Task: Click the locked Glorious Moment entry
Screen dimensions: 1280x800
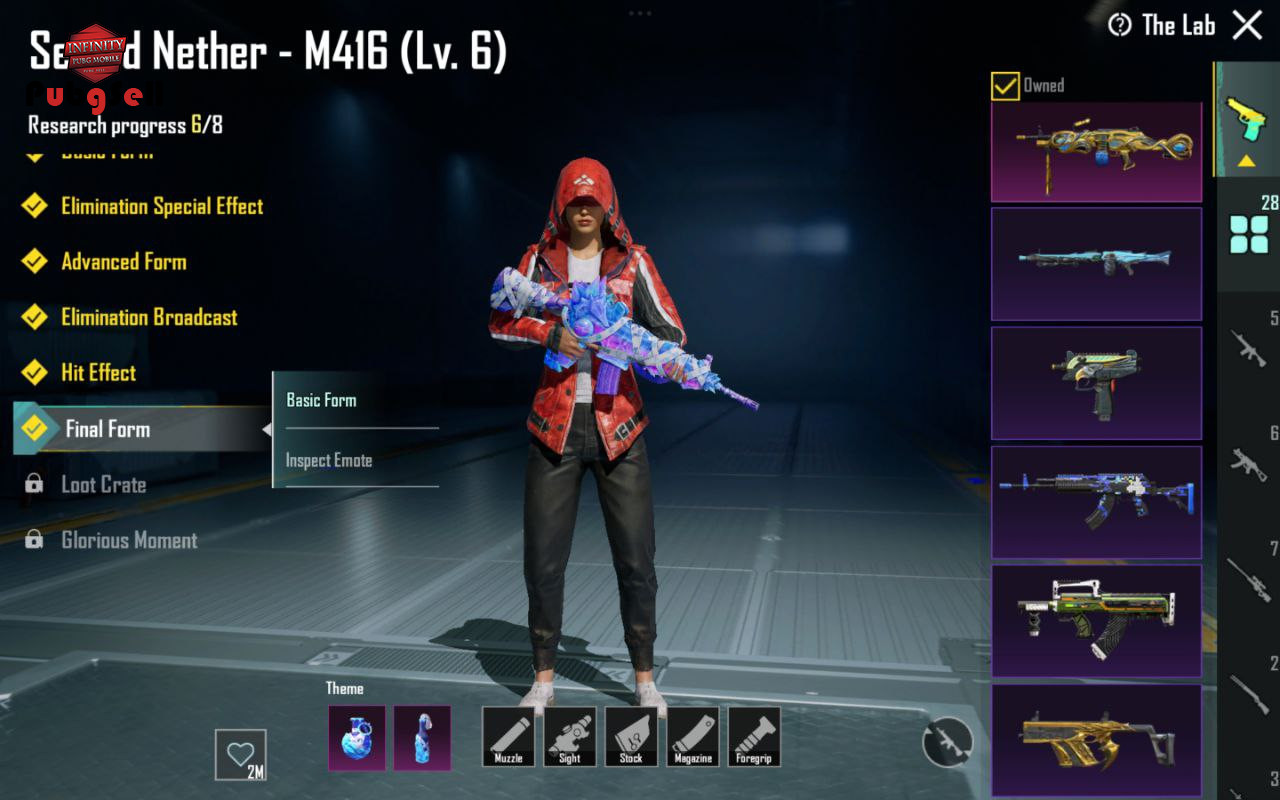Action: point(129,541)
